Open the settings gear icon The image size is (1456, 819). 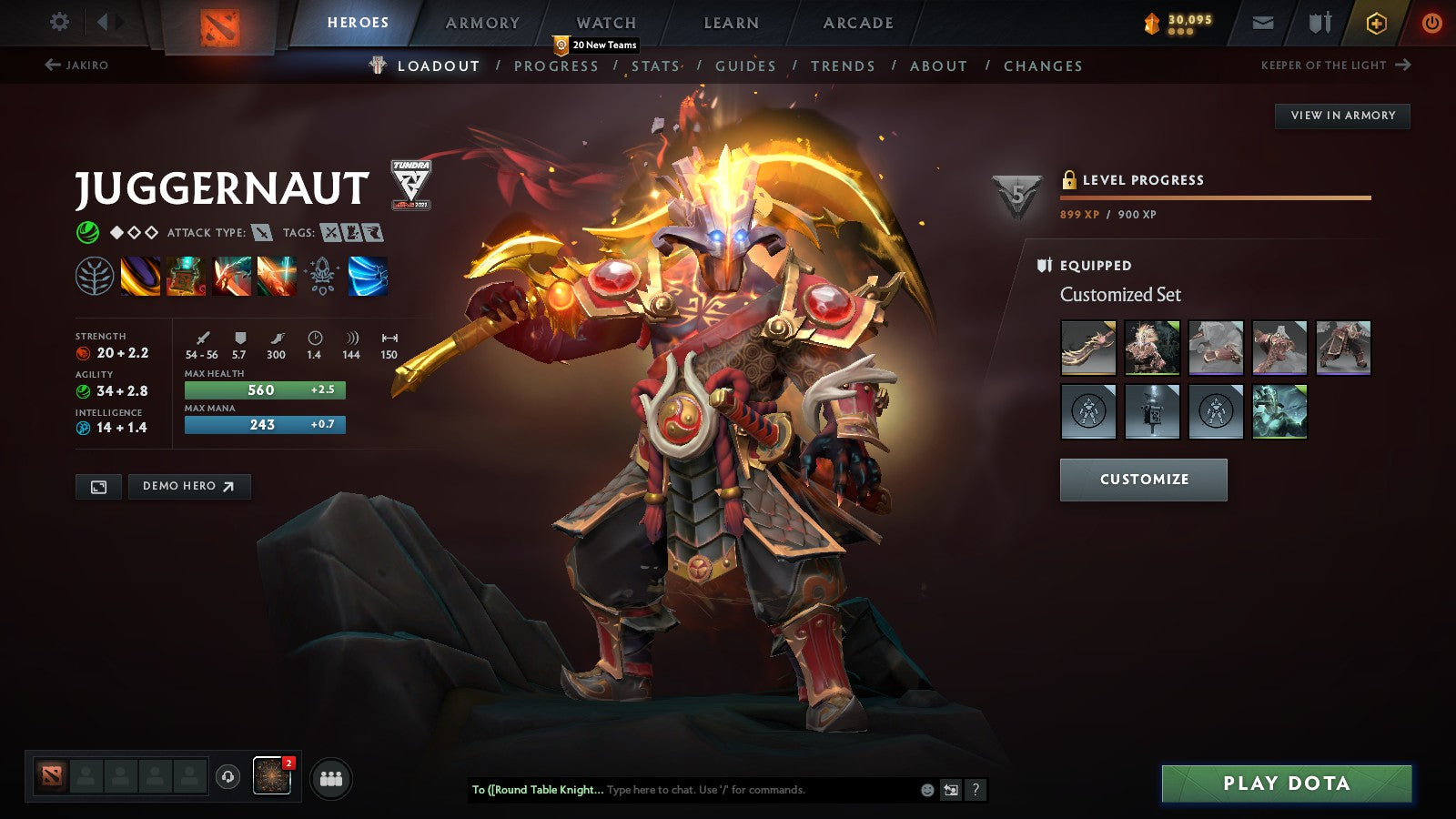tap(59, 22)
